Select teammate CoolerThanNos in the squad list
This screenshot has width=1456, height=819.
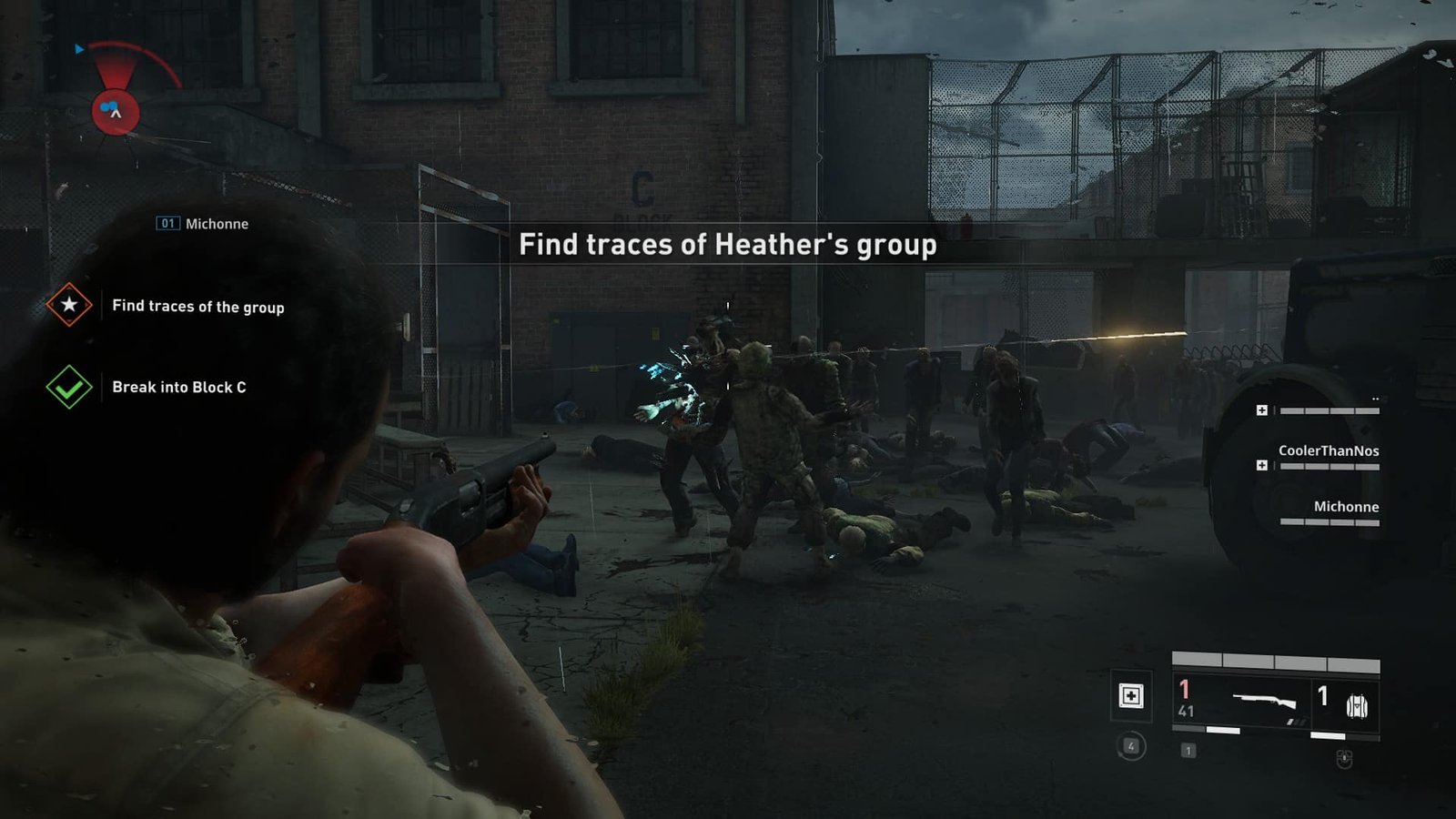pyautogui.click(x=1328, y=451)
